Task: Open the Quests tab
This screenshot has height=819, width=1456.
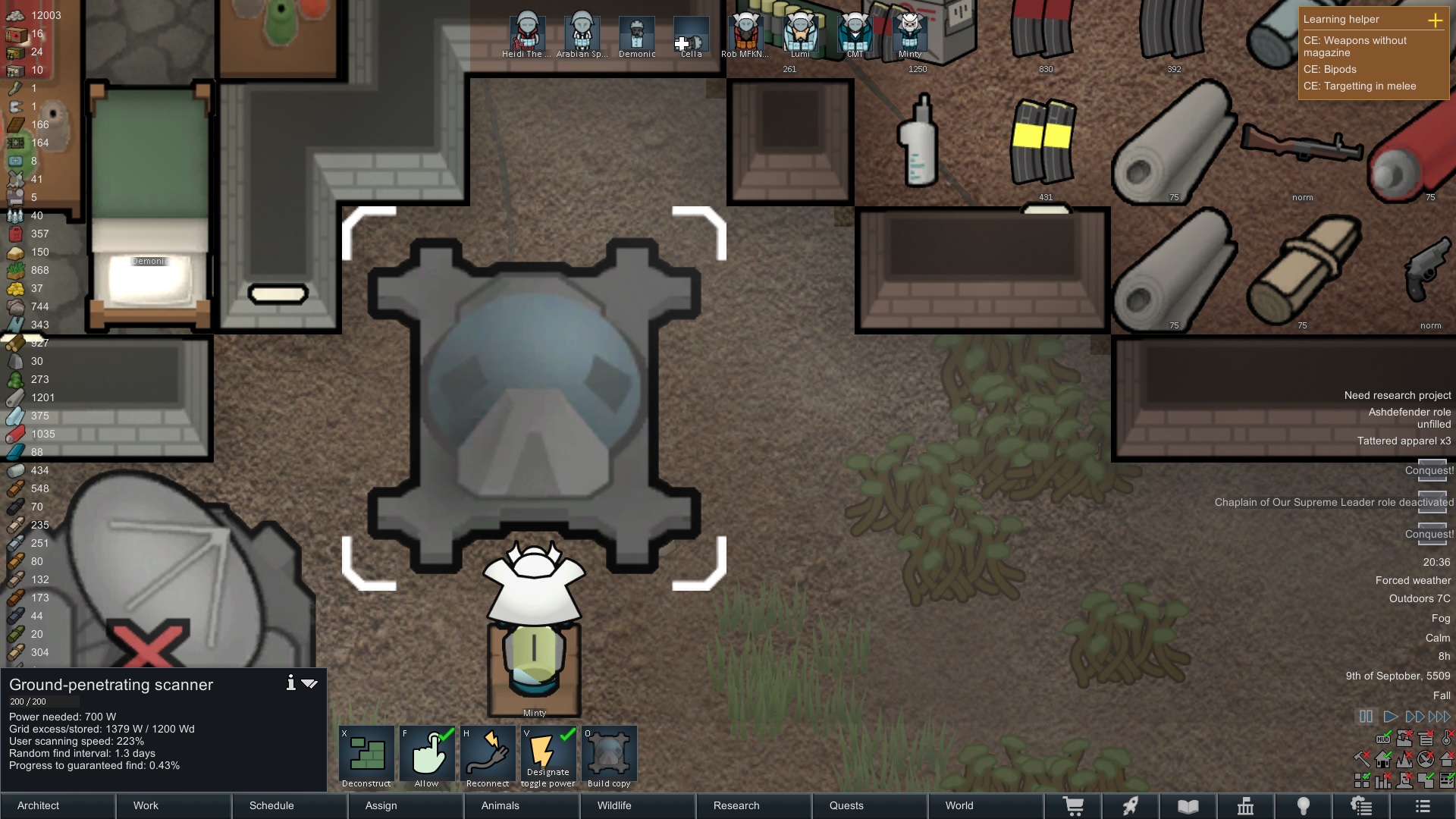Action: coord(869,805)
